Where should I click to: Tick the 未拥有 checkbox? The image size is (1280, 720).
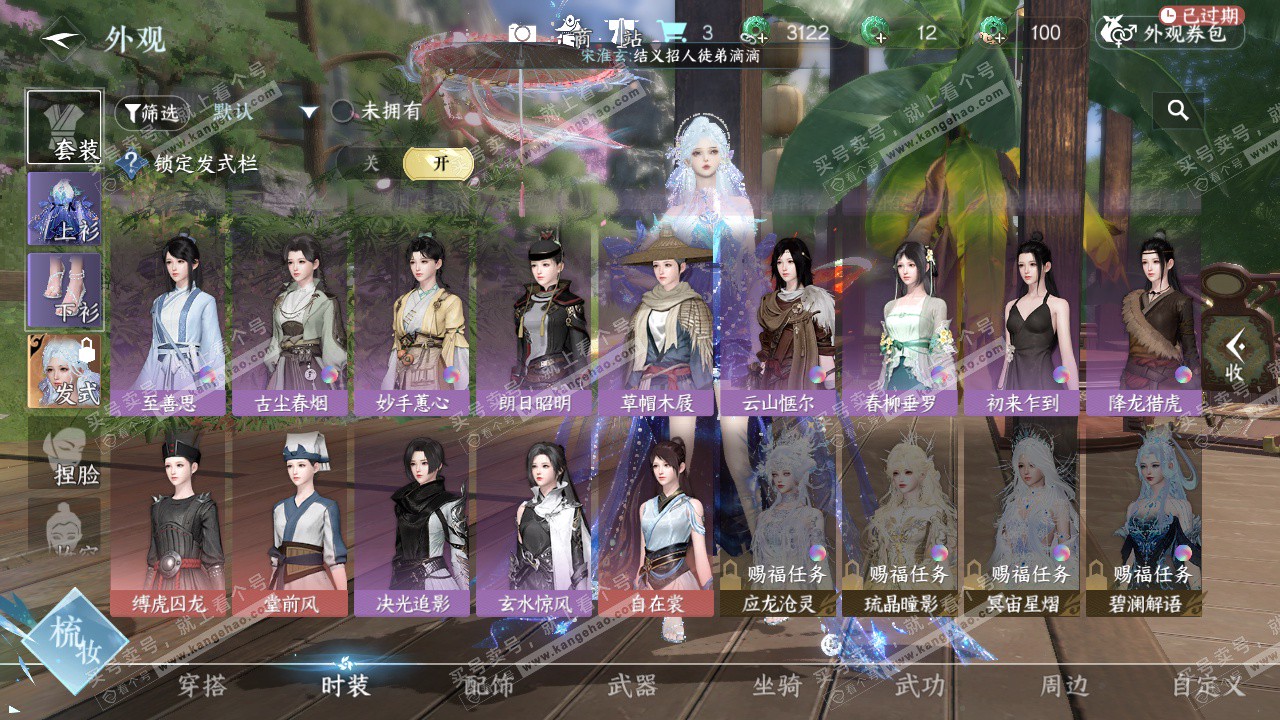point(342,111)
